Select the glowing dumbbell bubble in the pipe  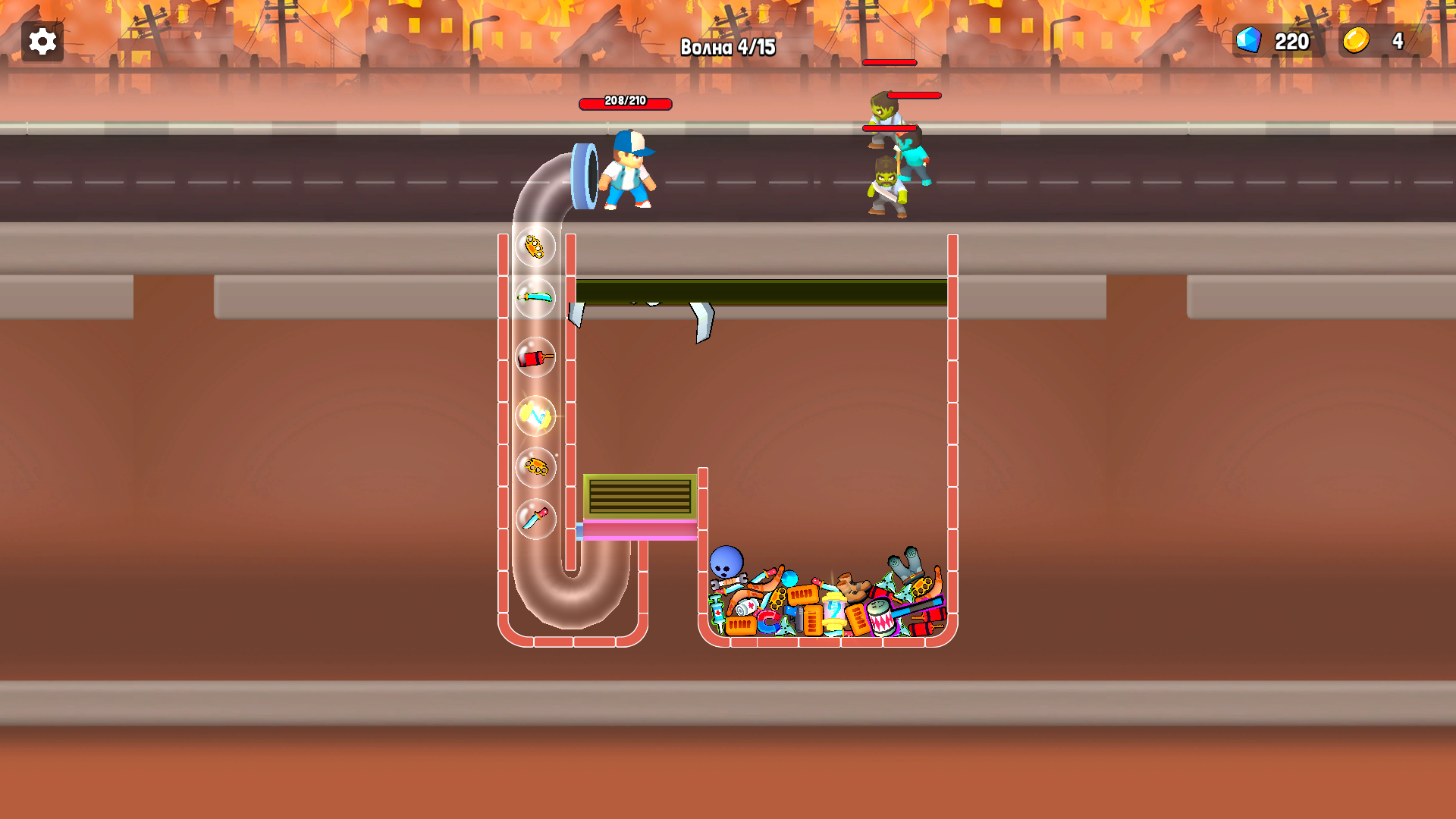[x=535, y=416]
